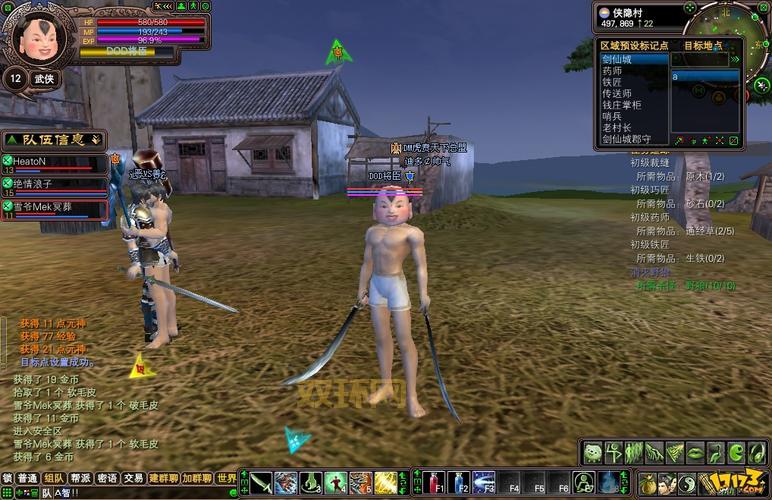Select party member HeatoN
Screen dimensions: 772x500
point(30,161)
